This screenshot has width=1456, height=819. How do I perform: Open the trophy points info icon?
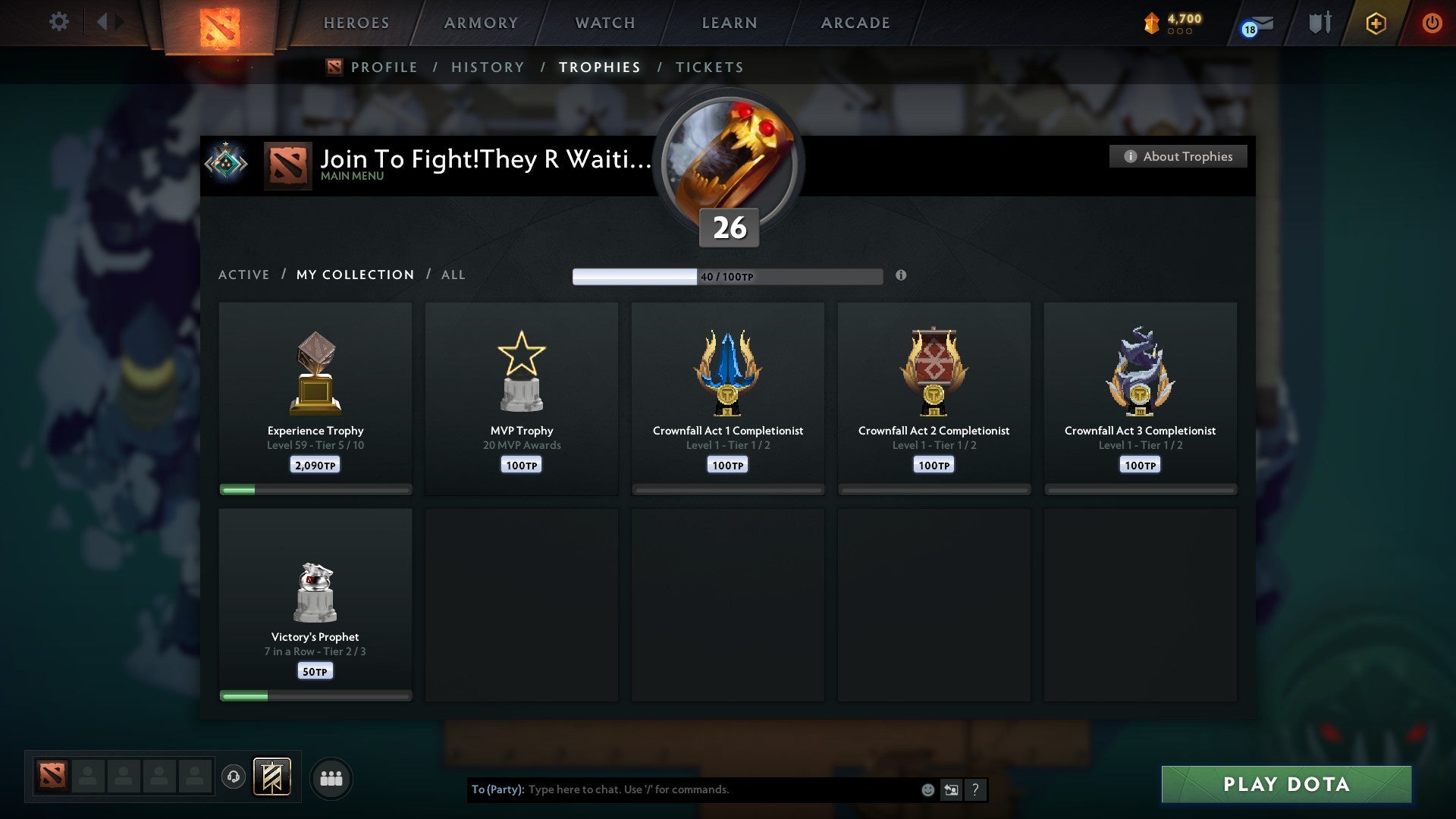(x=901, y=276)
